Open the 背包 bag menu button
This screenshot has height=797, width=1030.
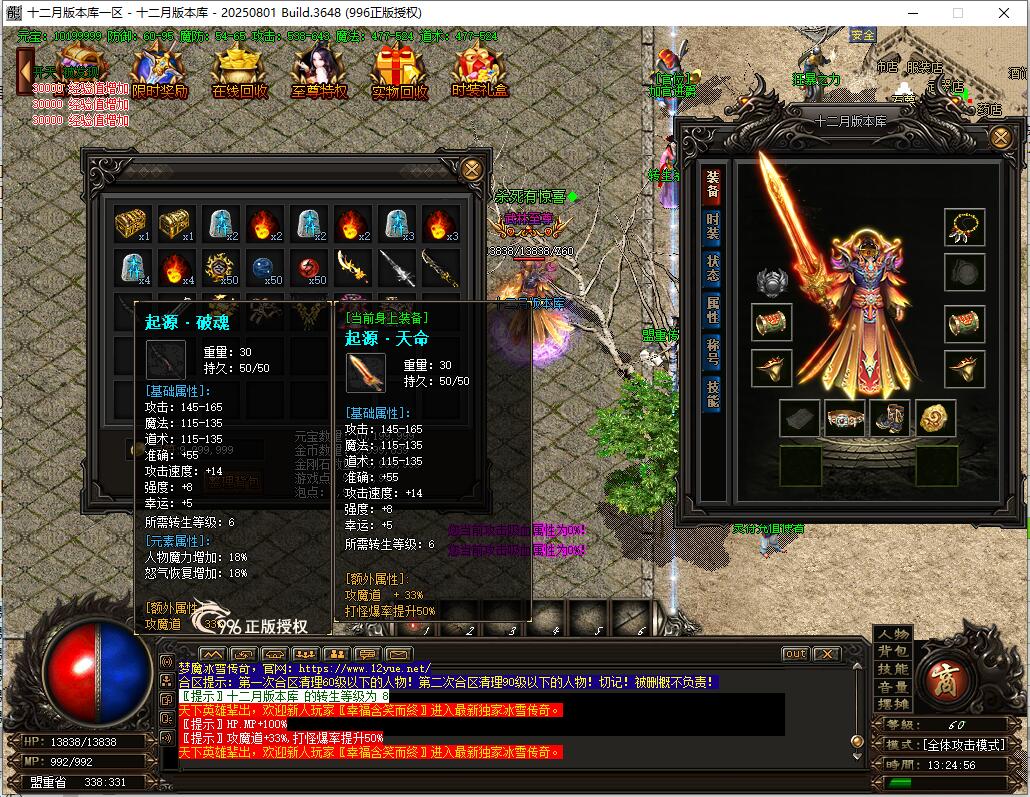[893, 652]
